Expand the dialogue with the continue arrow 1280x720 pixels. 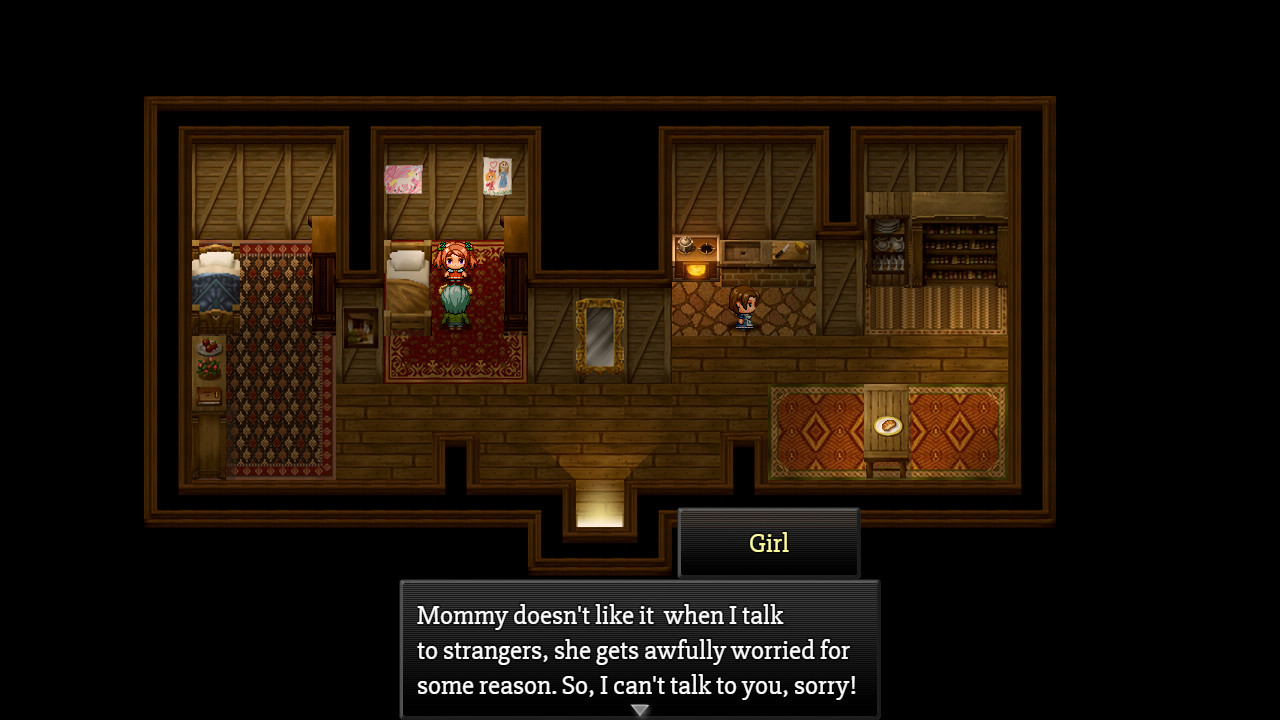tap(638, 708)
